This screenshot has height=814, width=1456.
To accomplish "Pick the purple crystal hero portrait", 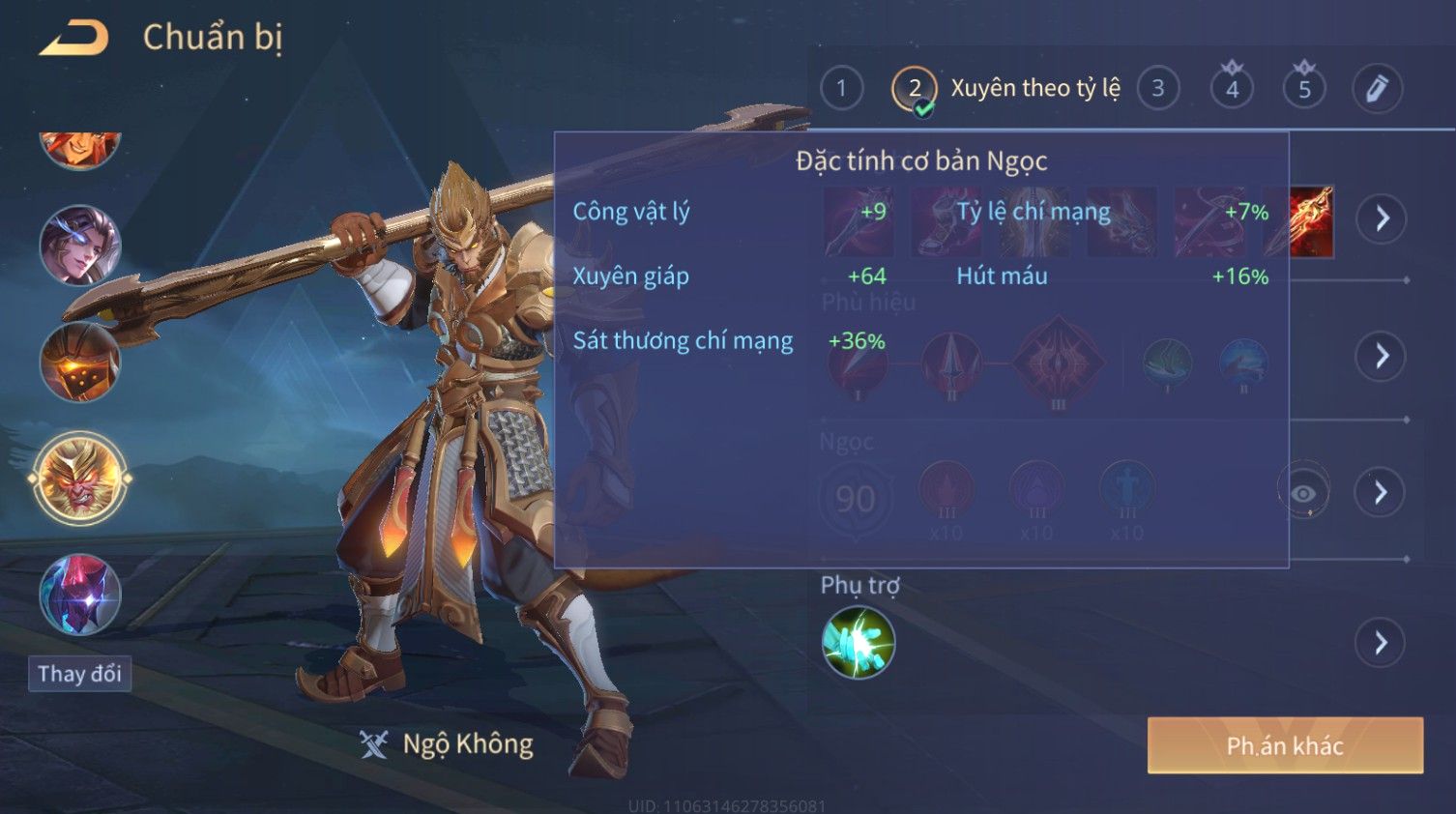I will pos(79,594).
